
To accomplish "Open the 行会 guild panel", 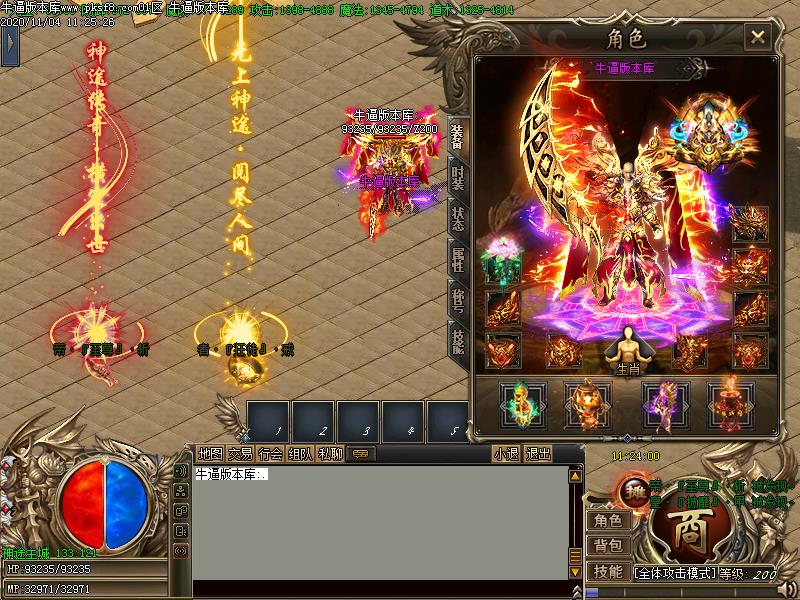I will tap(270, 454).
